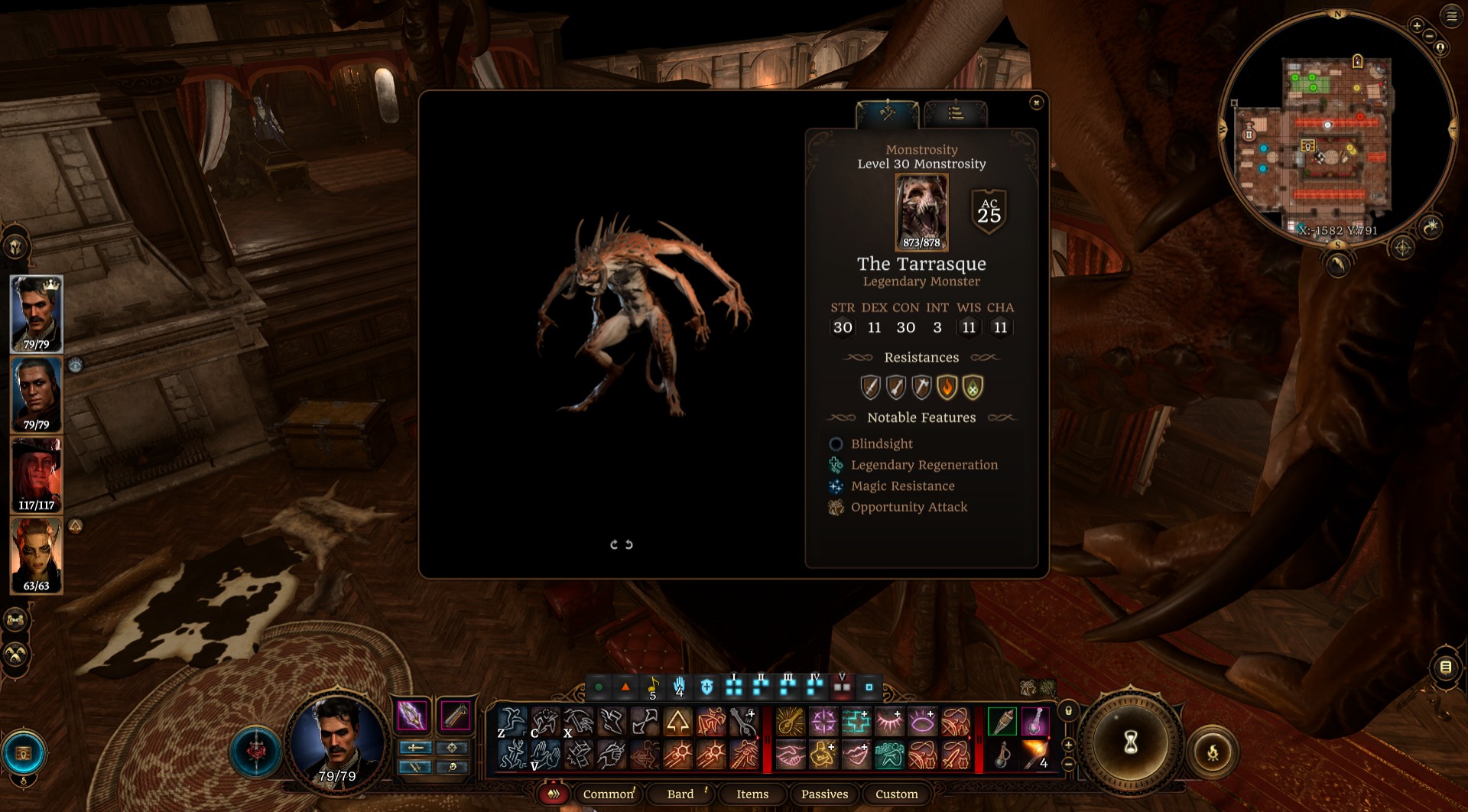Zoom in the minimap
The image size is (1468, 812).
pyautogui.click(x=1417, y=26)
